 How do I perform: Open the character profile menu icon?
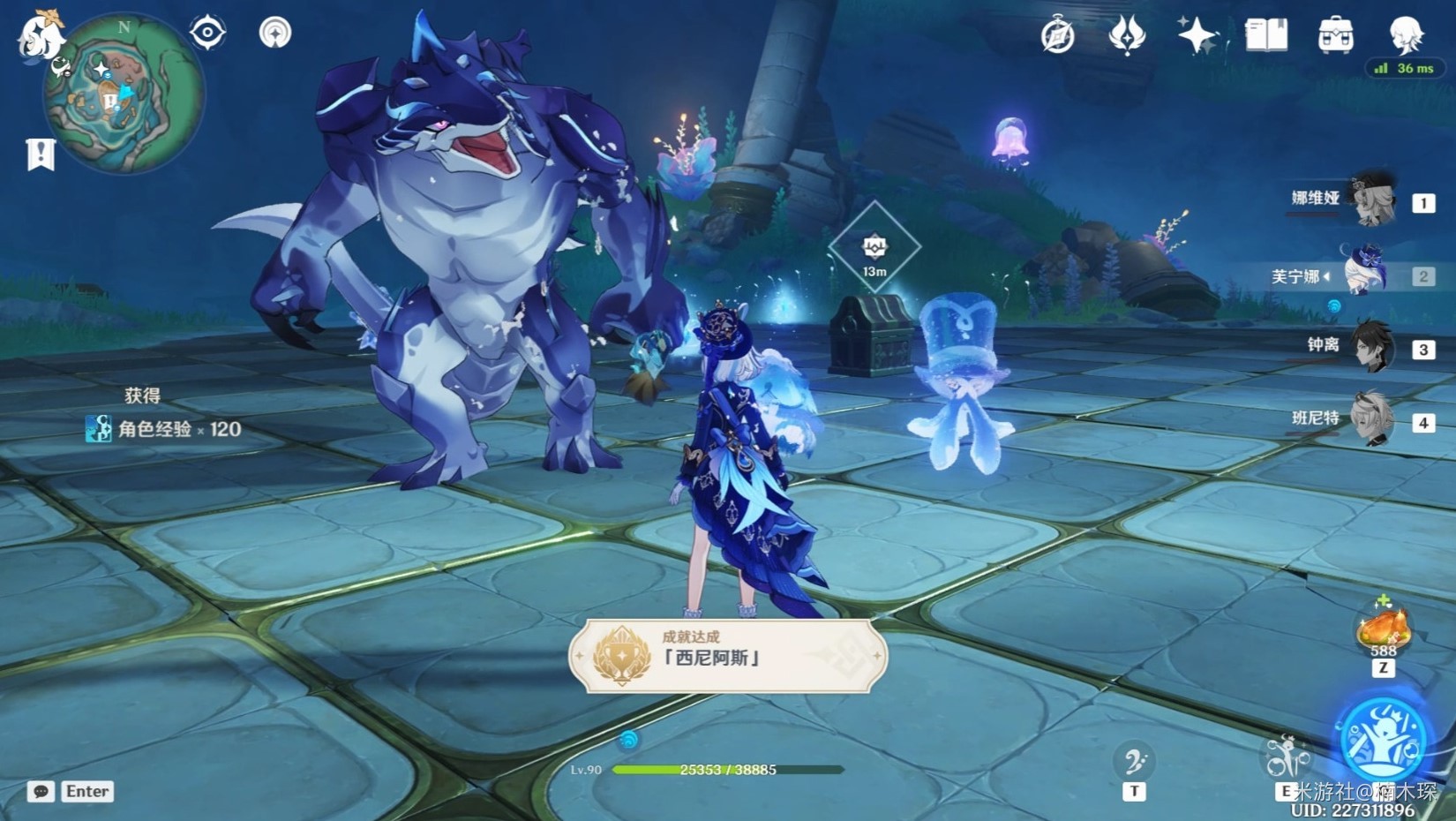click(1405, 34)
